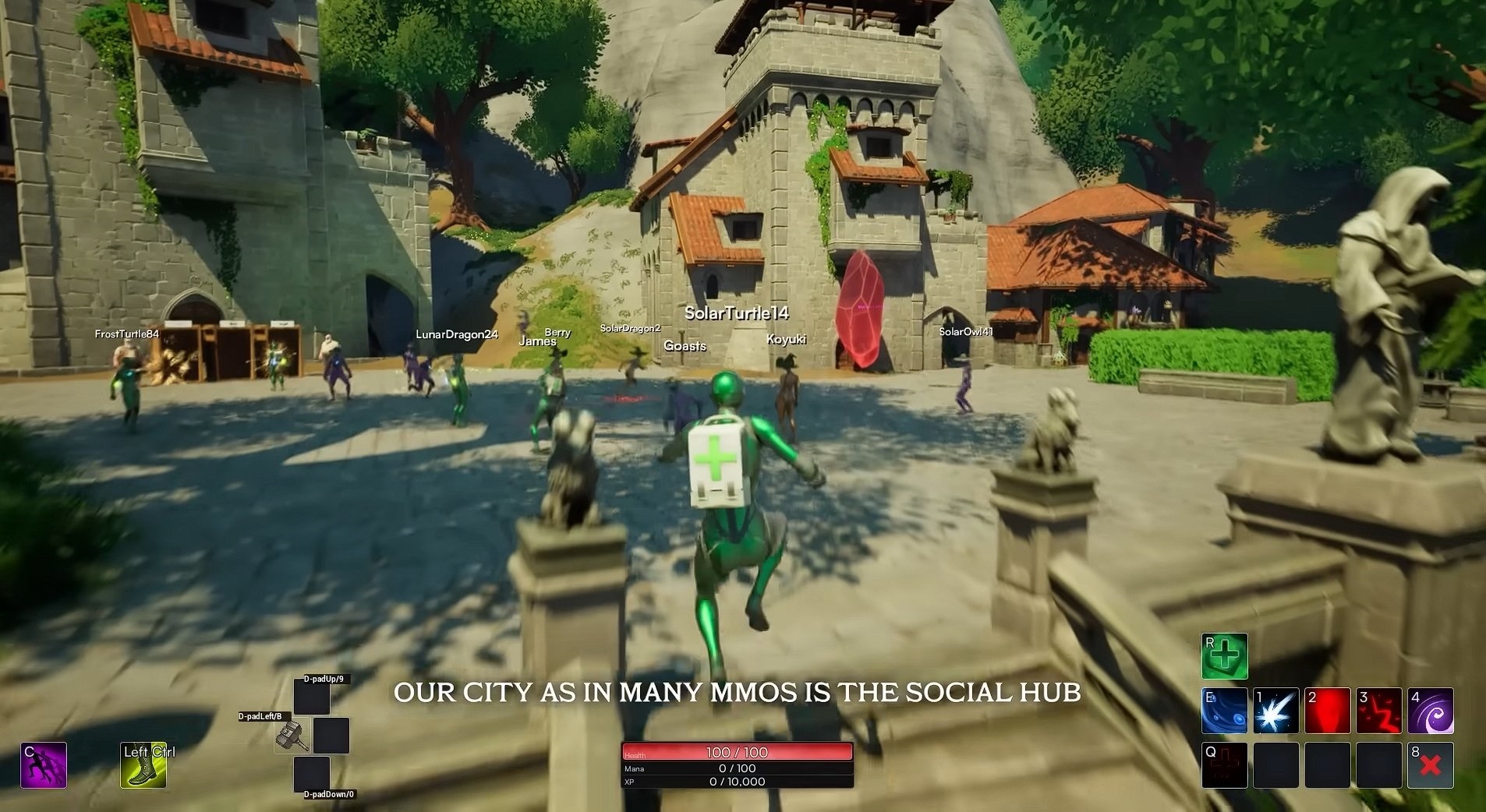Use the green boot sprint ability
Image resolution: width=1486 pixels, height=812 pixels.
click(x=143, y=764)
